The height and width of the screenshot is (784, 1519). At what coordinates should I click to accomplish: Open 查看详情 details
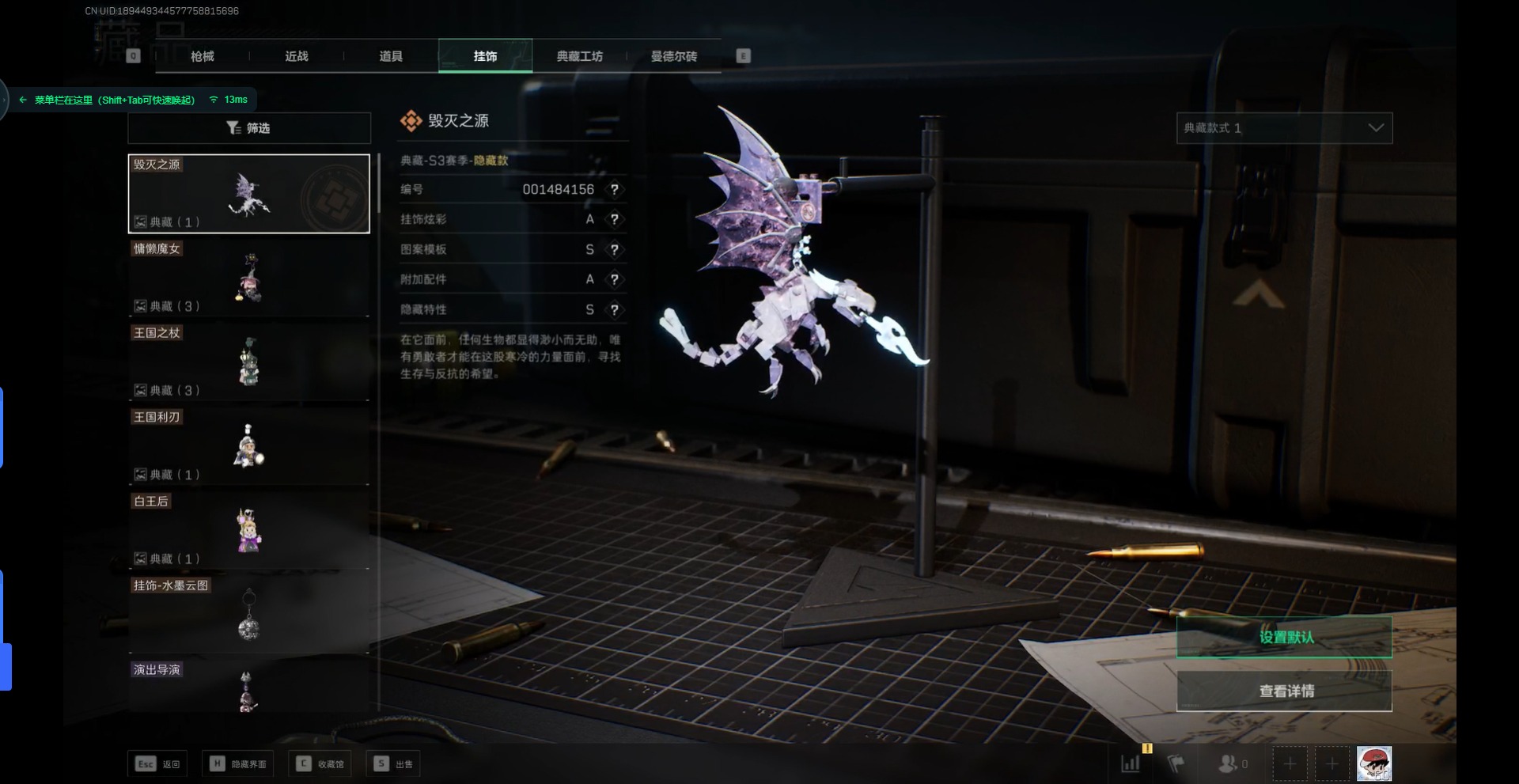tap(1284, 691)
